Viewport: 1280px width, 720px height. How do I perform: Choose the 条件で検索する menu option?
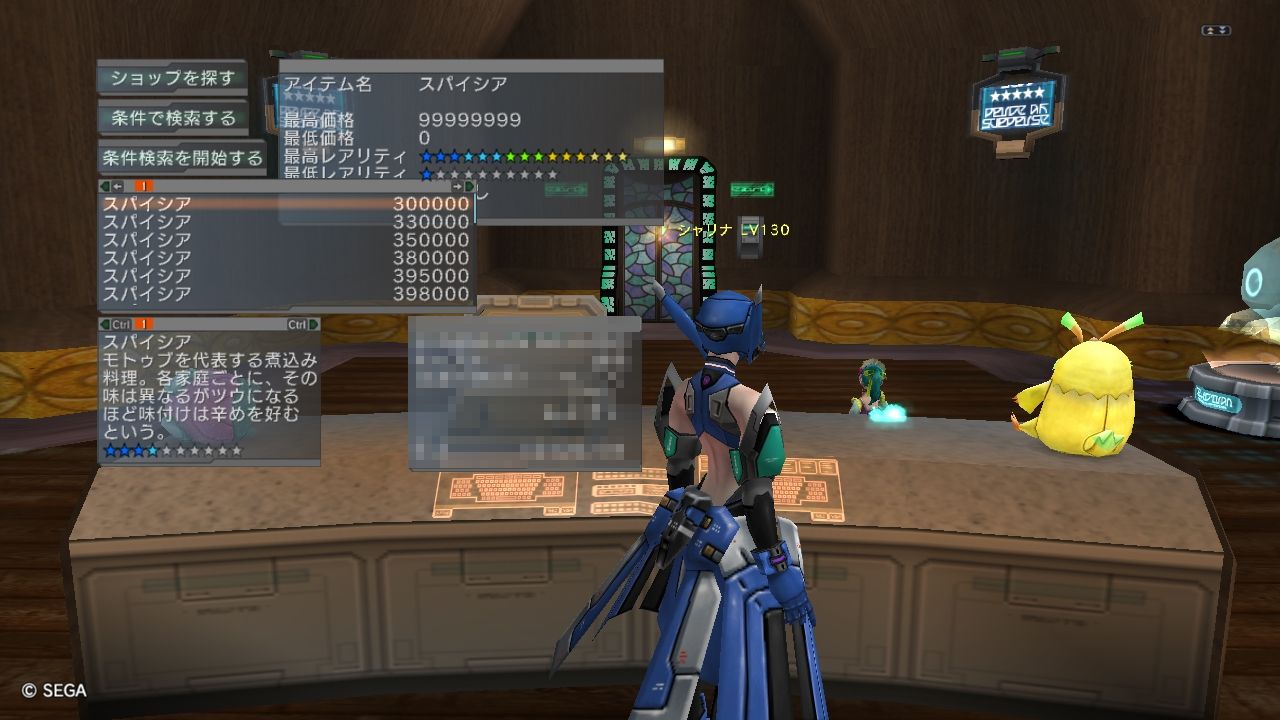[172, 118]
